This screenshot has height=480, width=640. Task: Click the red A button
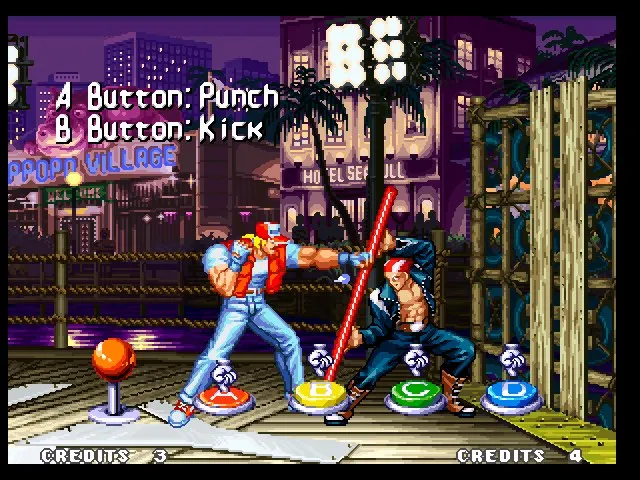coord(224,398)
